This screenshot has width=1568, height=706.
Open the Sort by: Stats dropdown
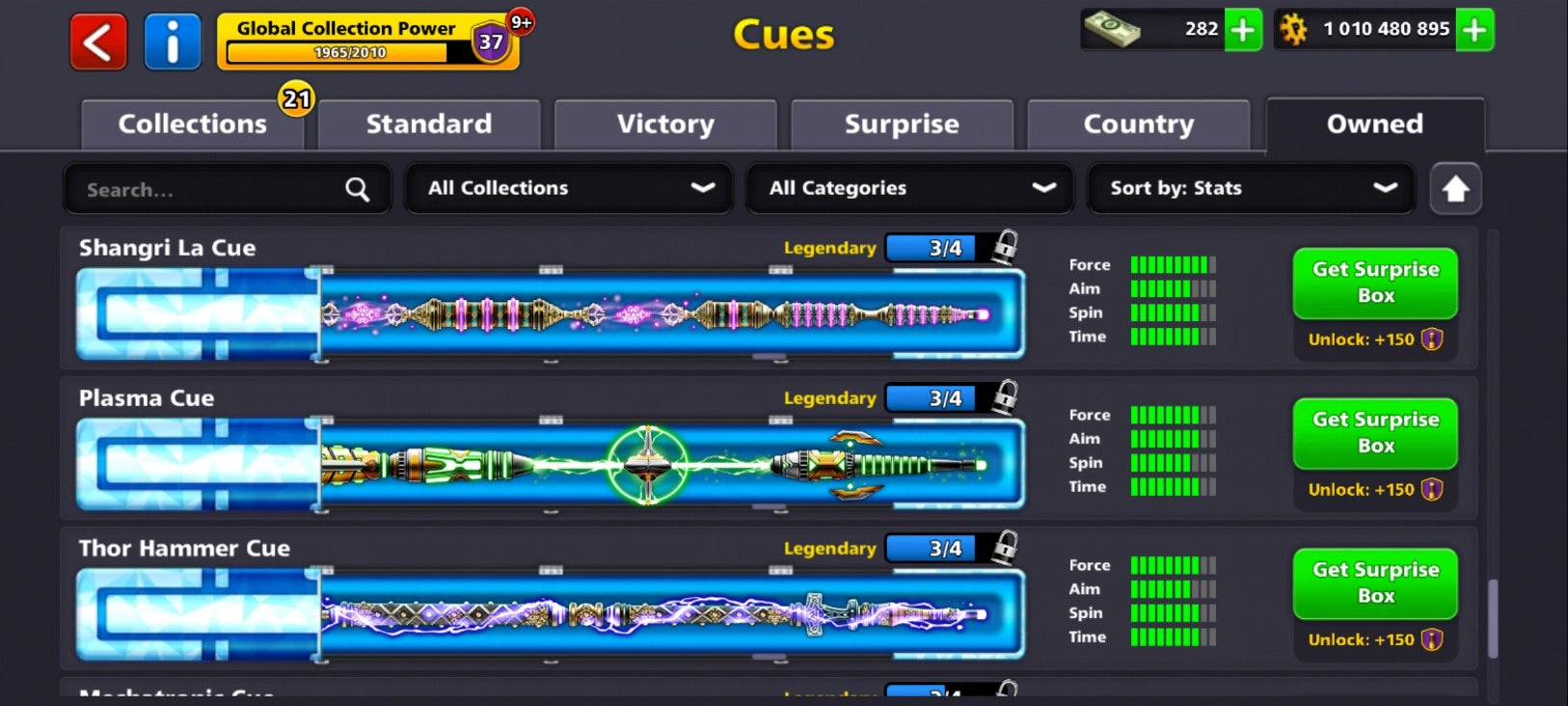pos(1249,188)
